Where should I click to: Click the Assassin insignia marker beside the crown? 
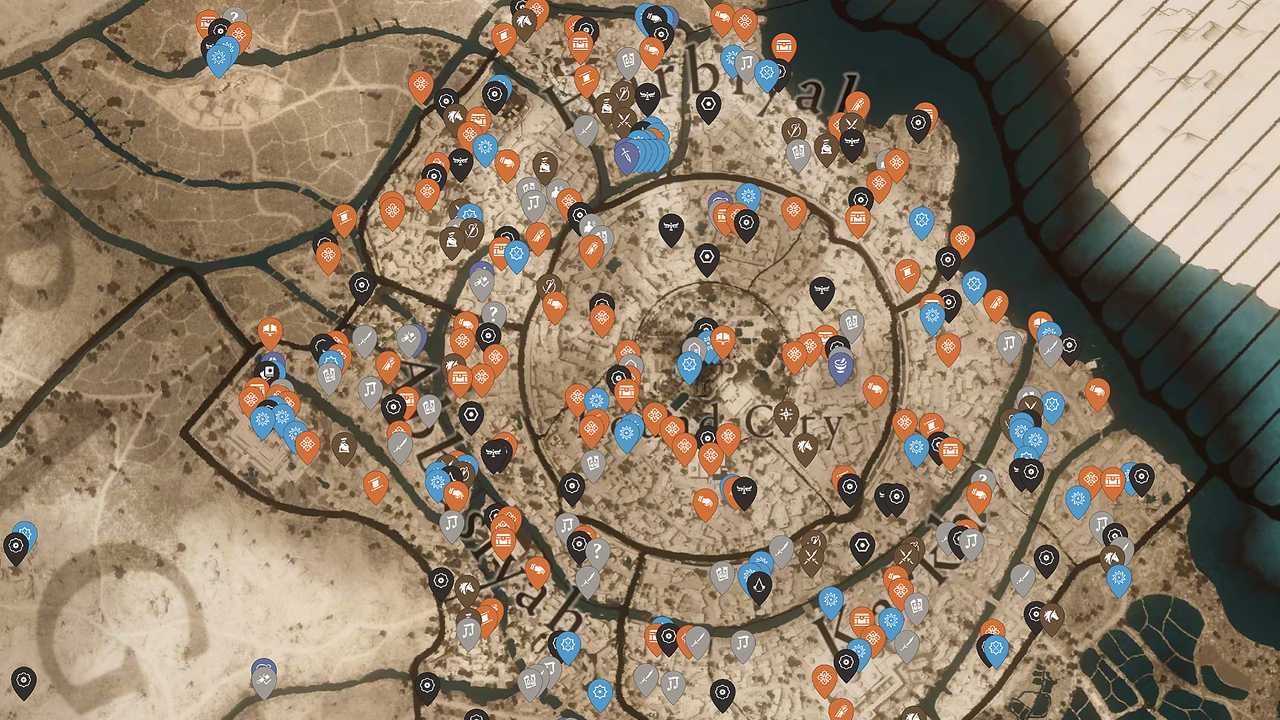tap(760, 585)
